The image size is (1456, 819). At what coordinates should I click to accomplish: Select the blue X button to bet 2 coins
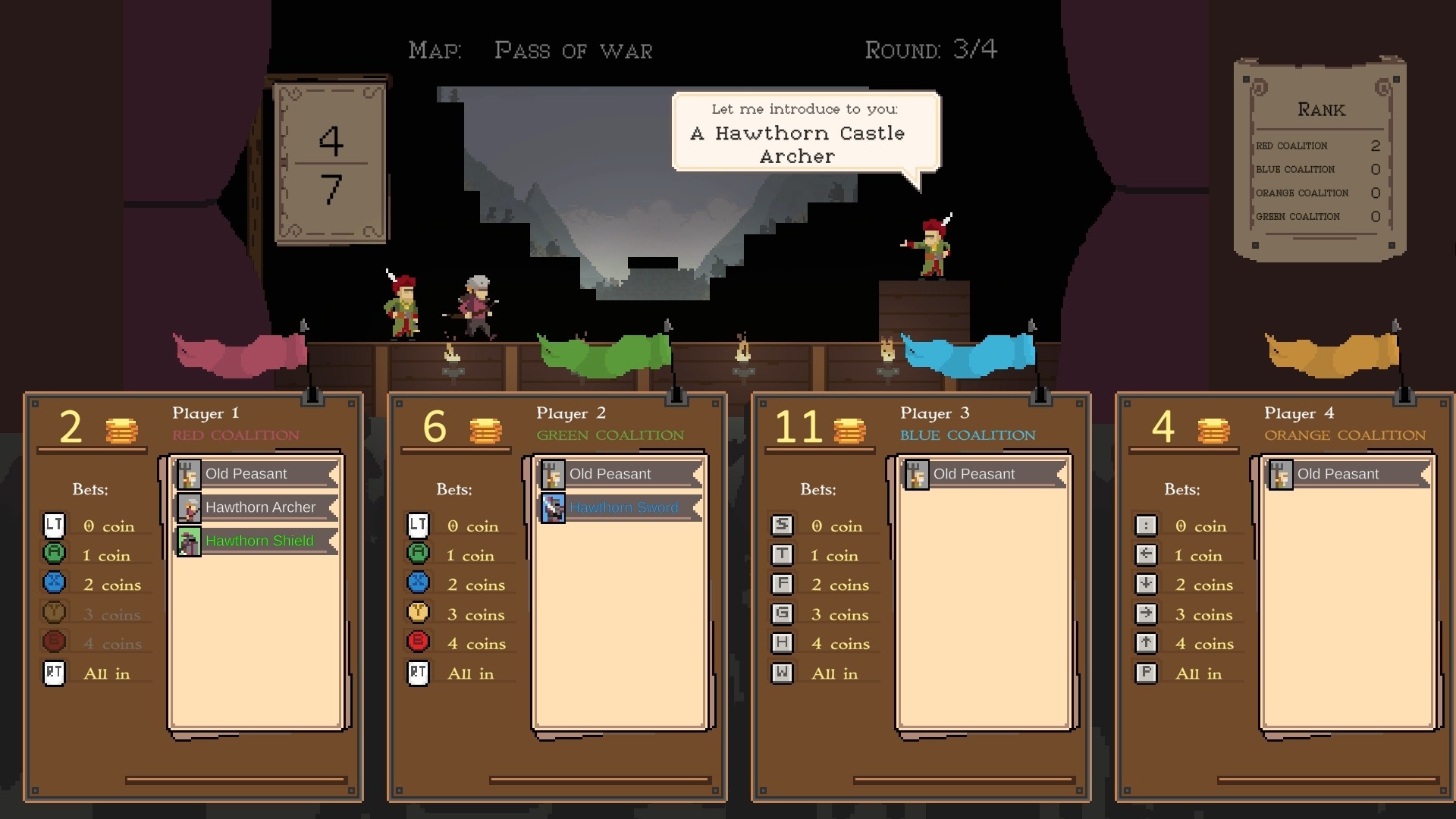pos(54,584)
